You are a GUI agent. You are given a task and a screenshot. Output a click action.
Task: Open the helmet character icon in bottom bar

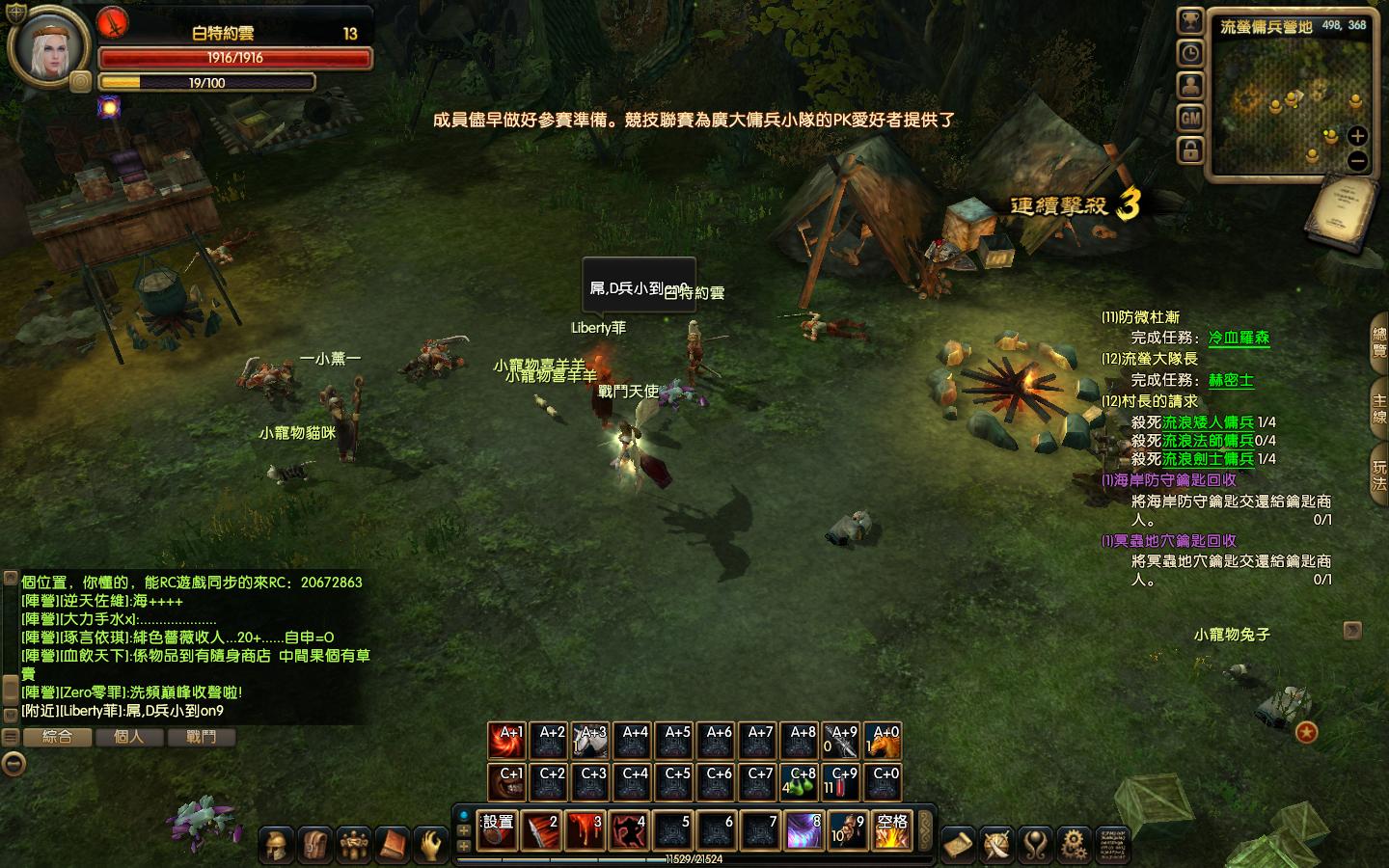click(276, 845)
